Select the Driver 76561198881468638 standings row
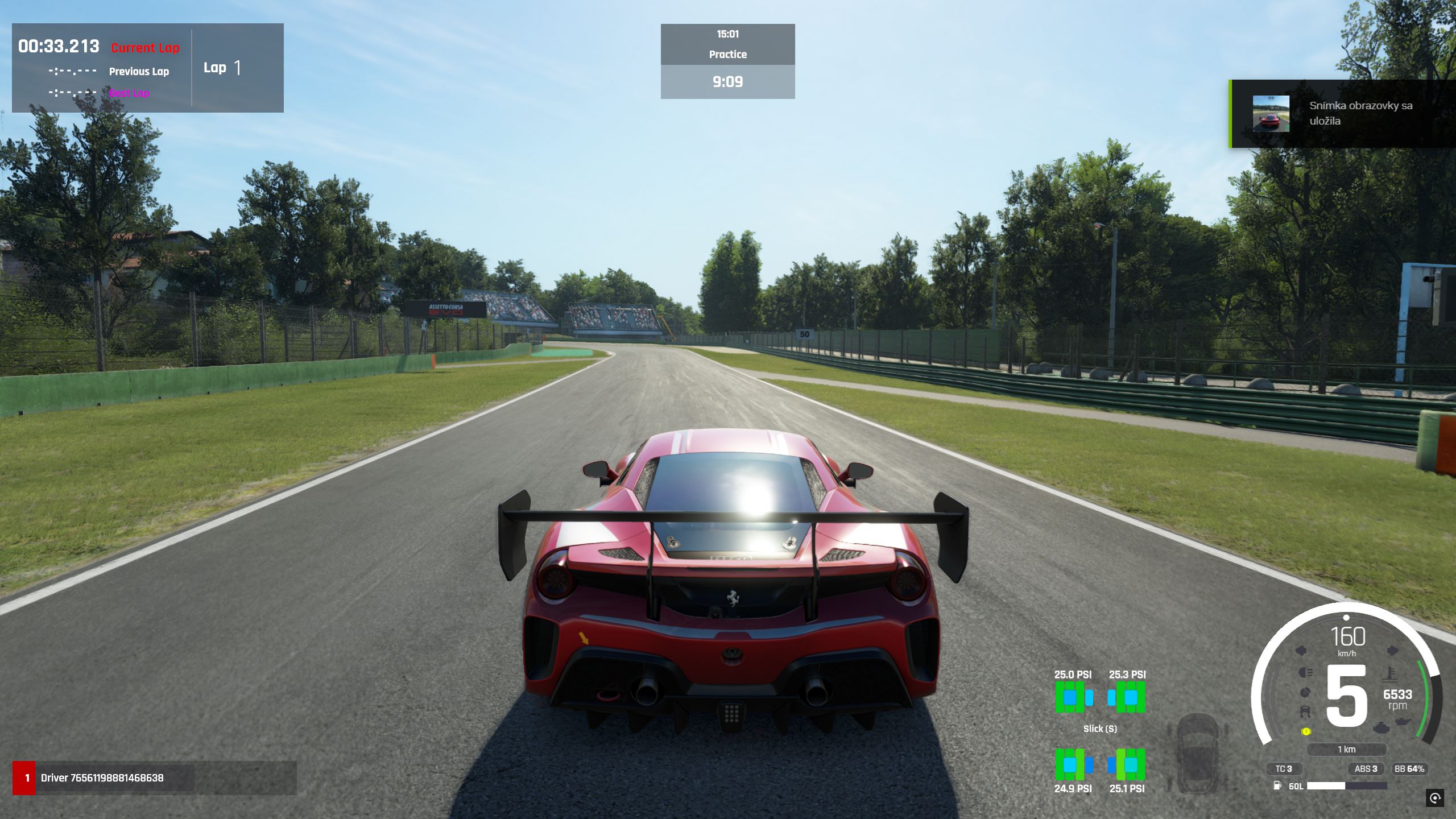 [102, 777]
